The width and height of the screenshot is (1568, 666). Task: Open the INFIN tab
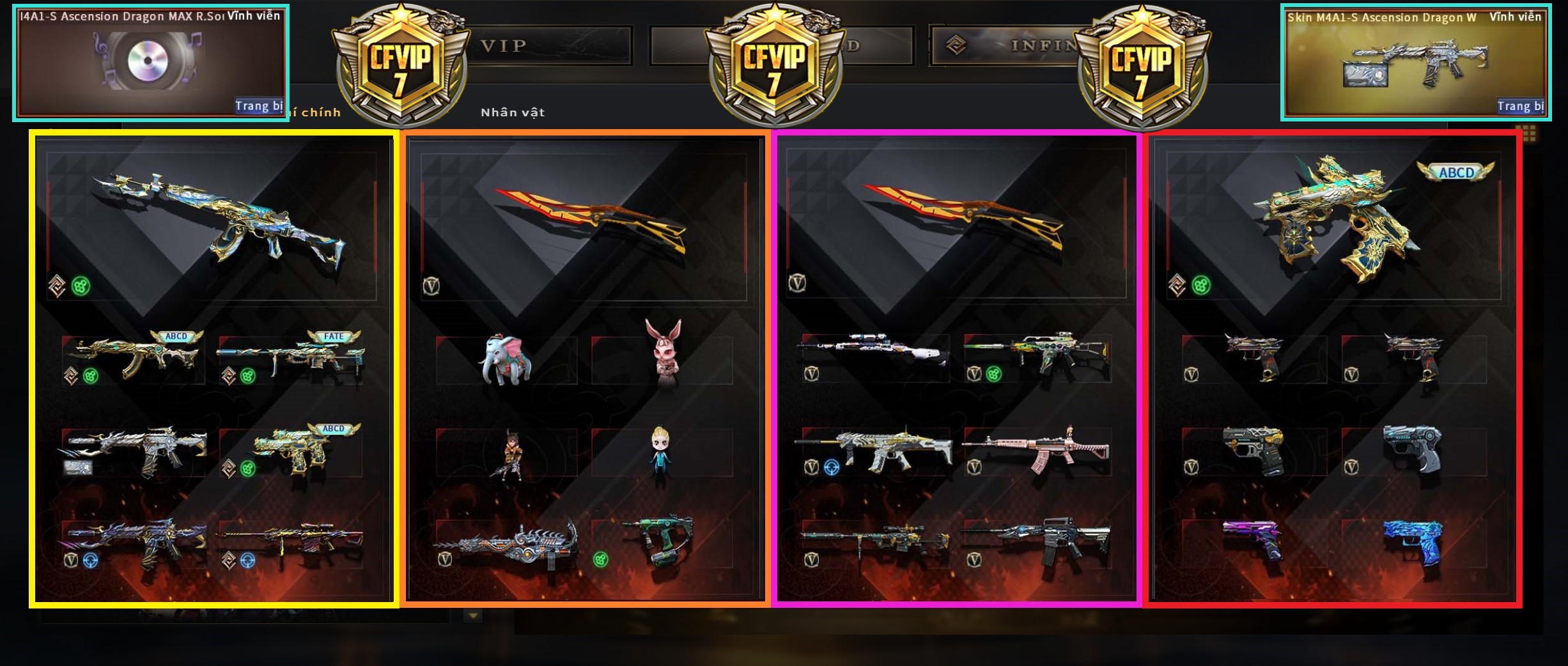(x=1036, y=45)
